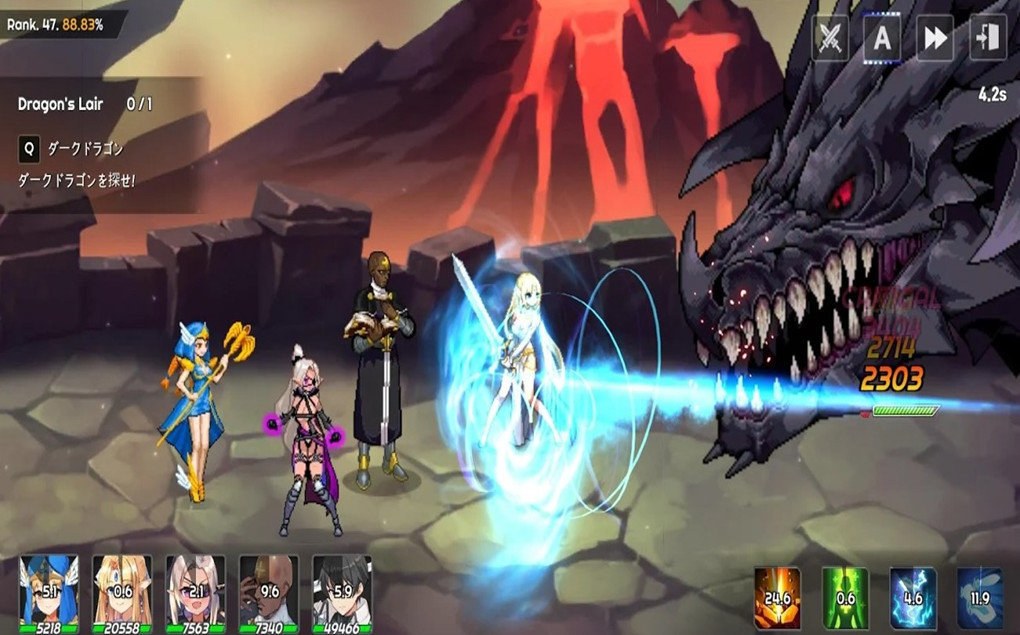This screenshot has height=635, width=1020.
Task: Activate the fast-forward speed button
Action: [x=935, y=39]
